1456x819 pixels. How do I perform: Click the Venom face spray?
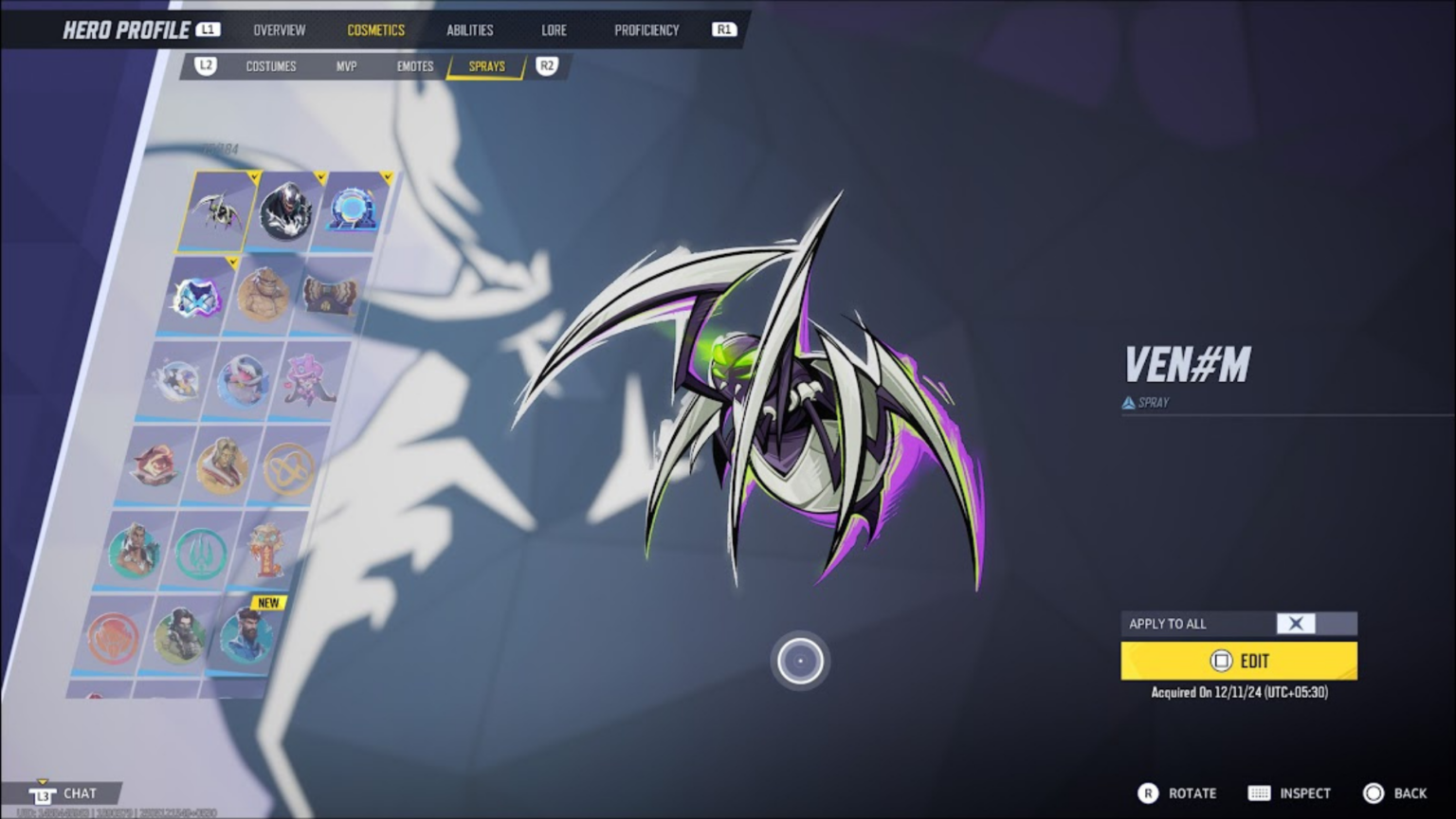[285, 212]
